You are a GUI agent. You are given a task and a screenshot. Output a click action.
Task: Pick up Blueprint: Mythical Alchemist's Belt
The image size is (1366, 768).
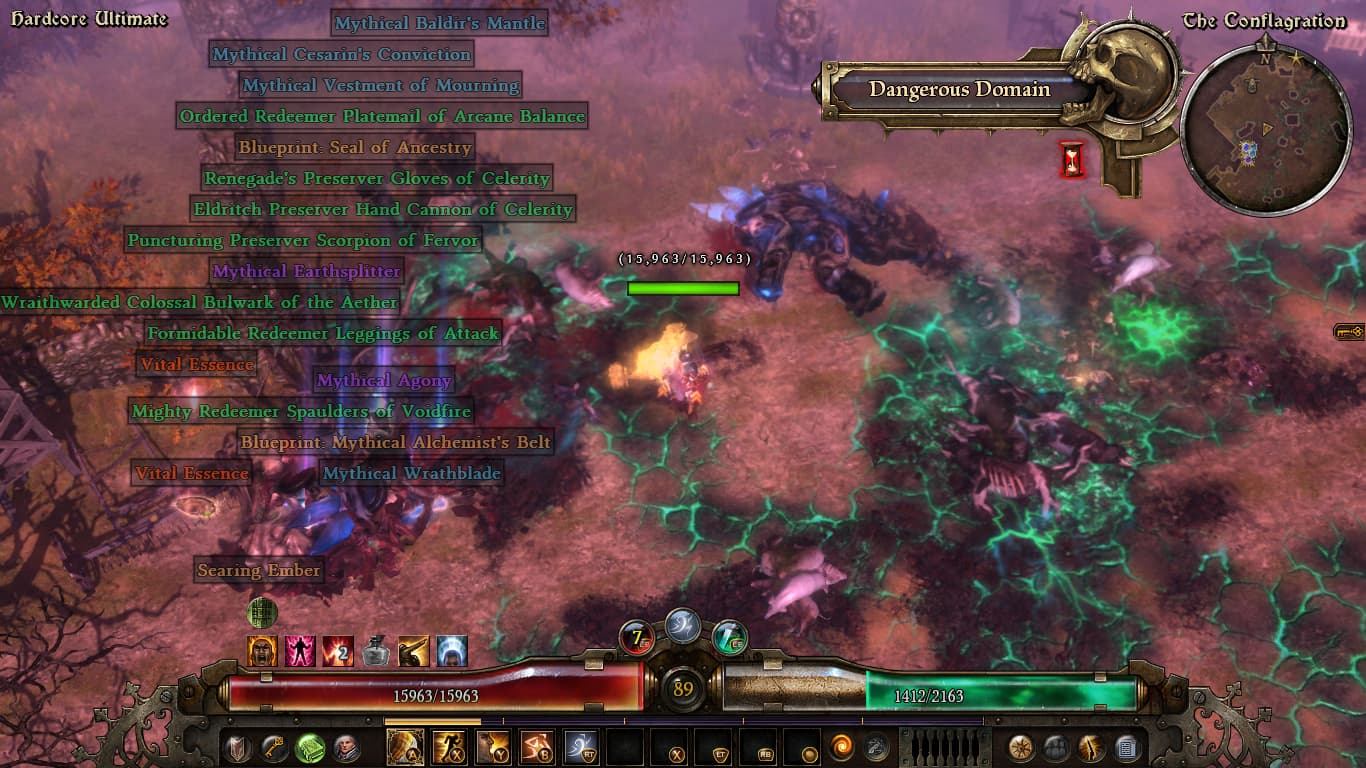pos(395,442)
